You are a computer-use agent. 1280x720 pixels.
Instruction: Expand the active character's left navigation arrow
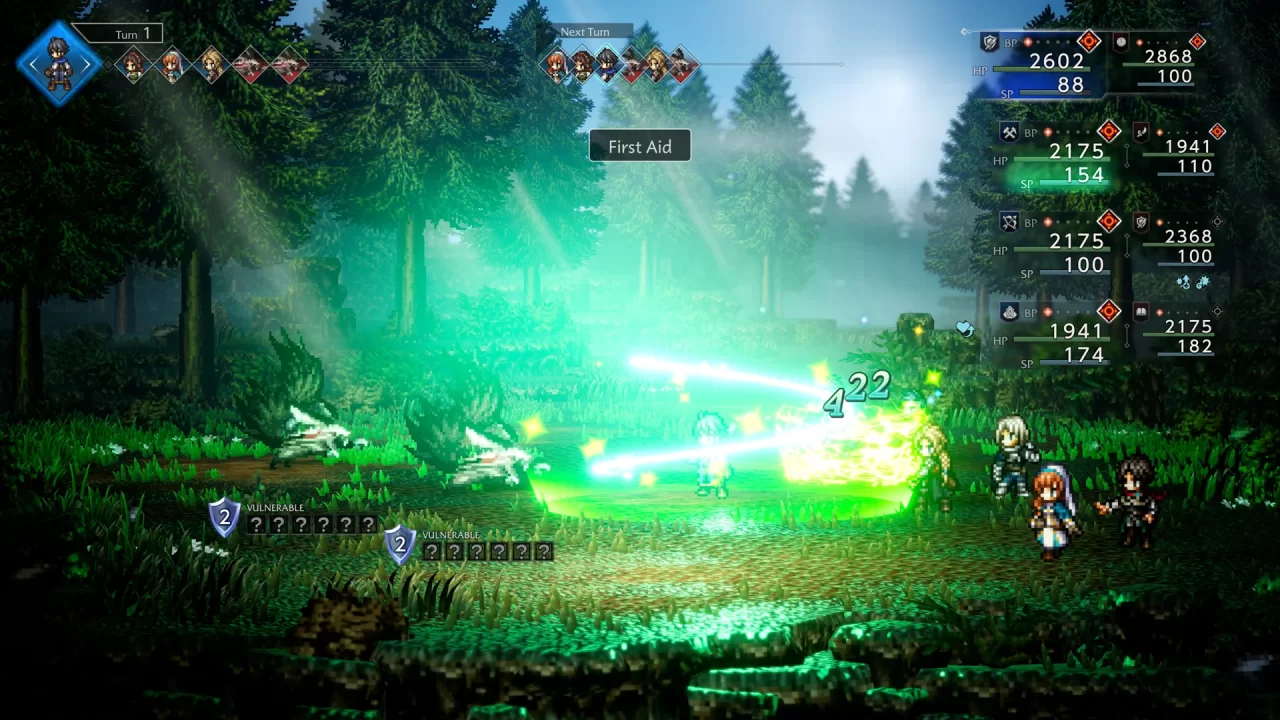coord(33,63)
